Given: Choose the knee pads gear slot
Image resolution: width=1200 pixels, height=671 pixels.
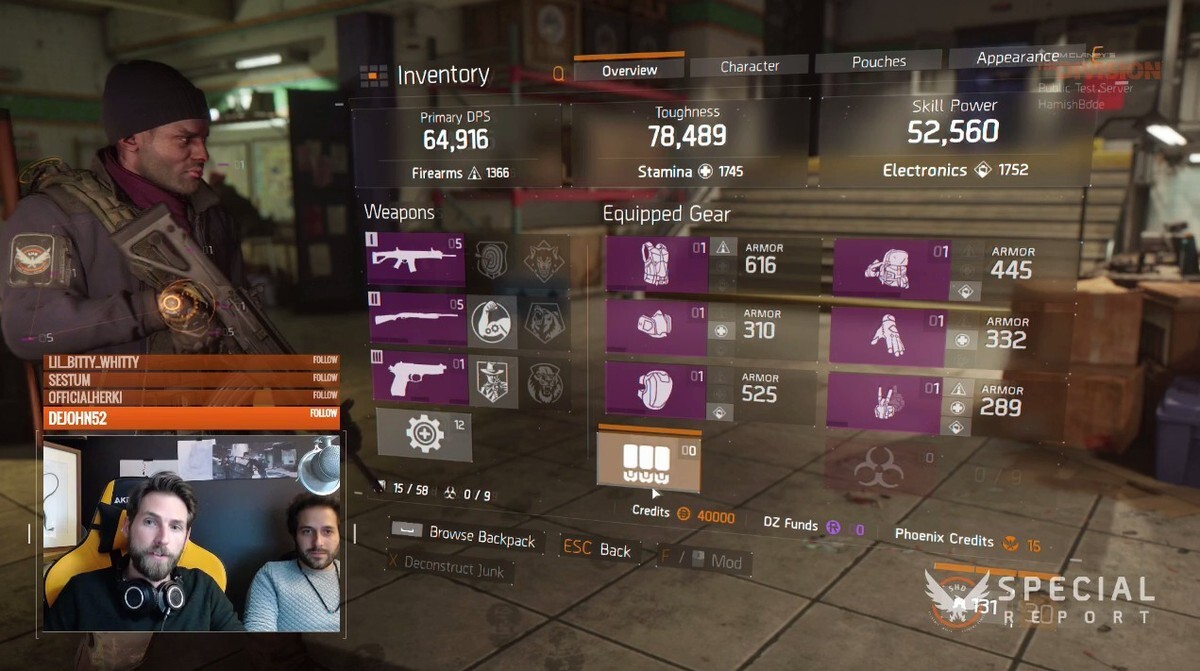Looking at the screenshot, I should point(657,389).
